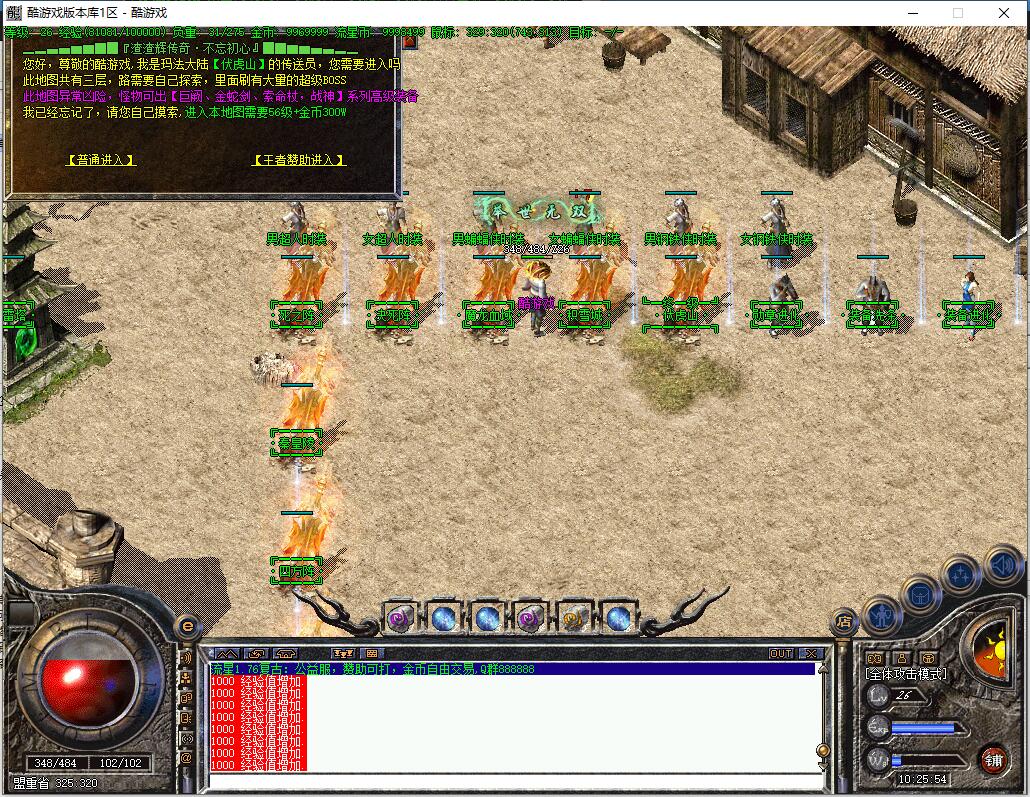Close the game window

click(1004, 13)
